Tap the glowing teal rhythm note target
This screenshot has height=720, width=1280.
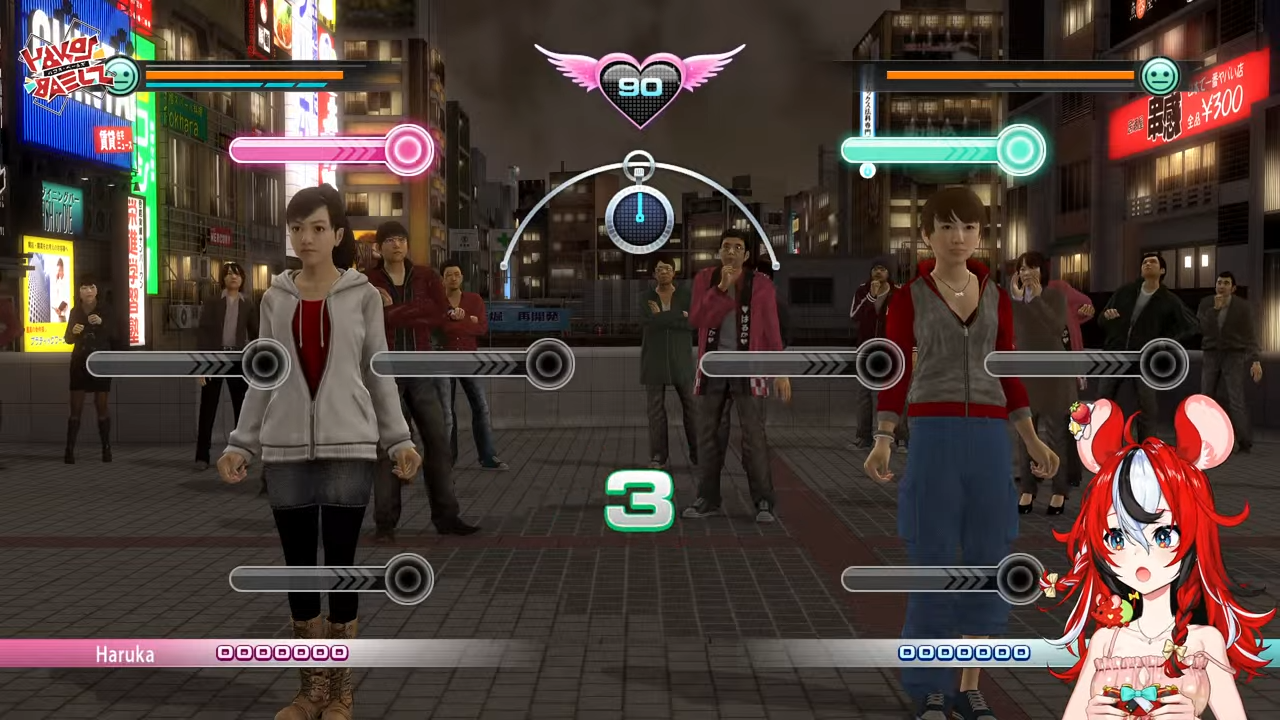(x=1019, y=150)
